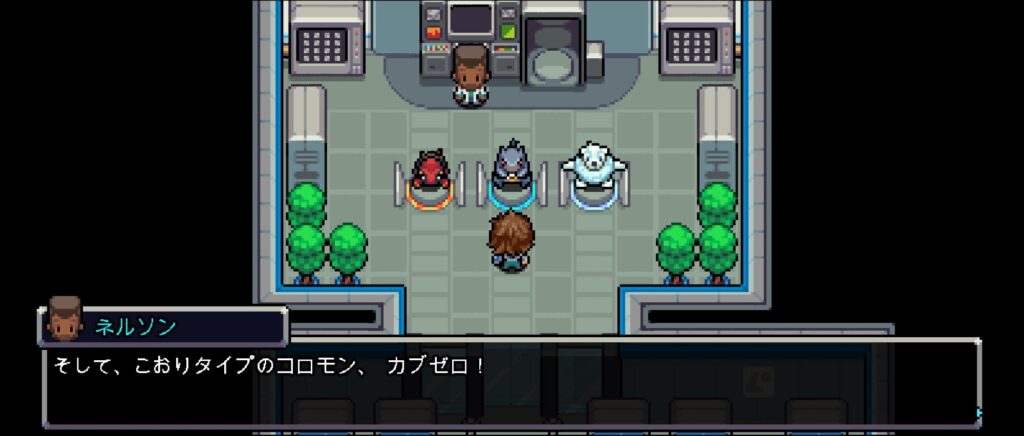Advance dialogue with the cyan arrow indicator
Viewport: 1024px width, 436px height.
[x=979, y=412]
